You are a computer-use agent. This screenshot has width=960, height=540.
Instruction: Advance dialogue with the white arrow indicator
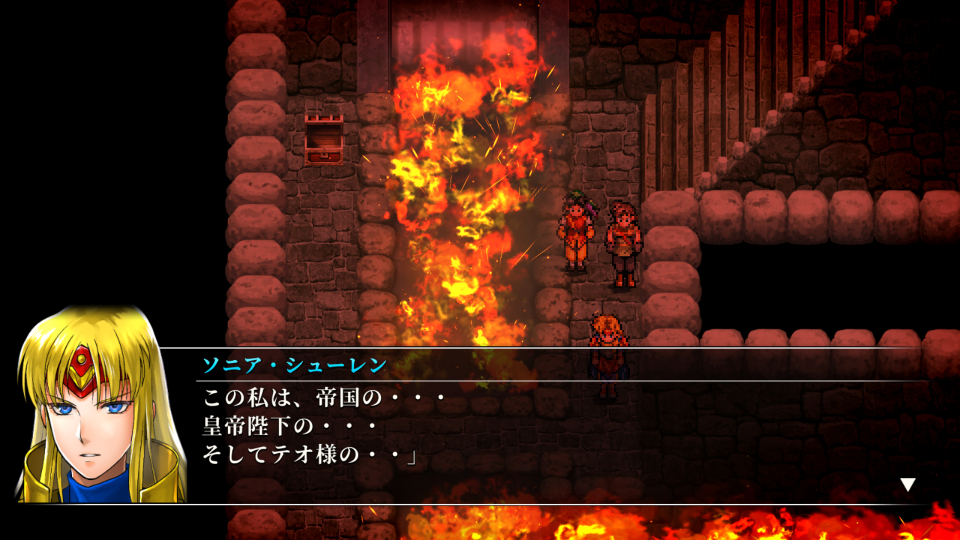[907, 485]
